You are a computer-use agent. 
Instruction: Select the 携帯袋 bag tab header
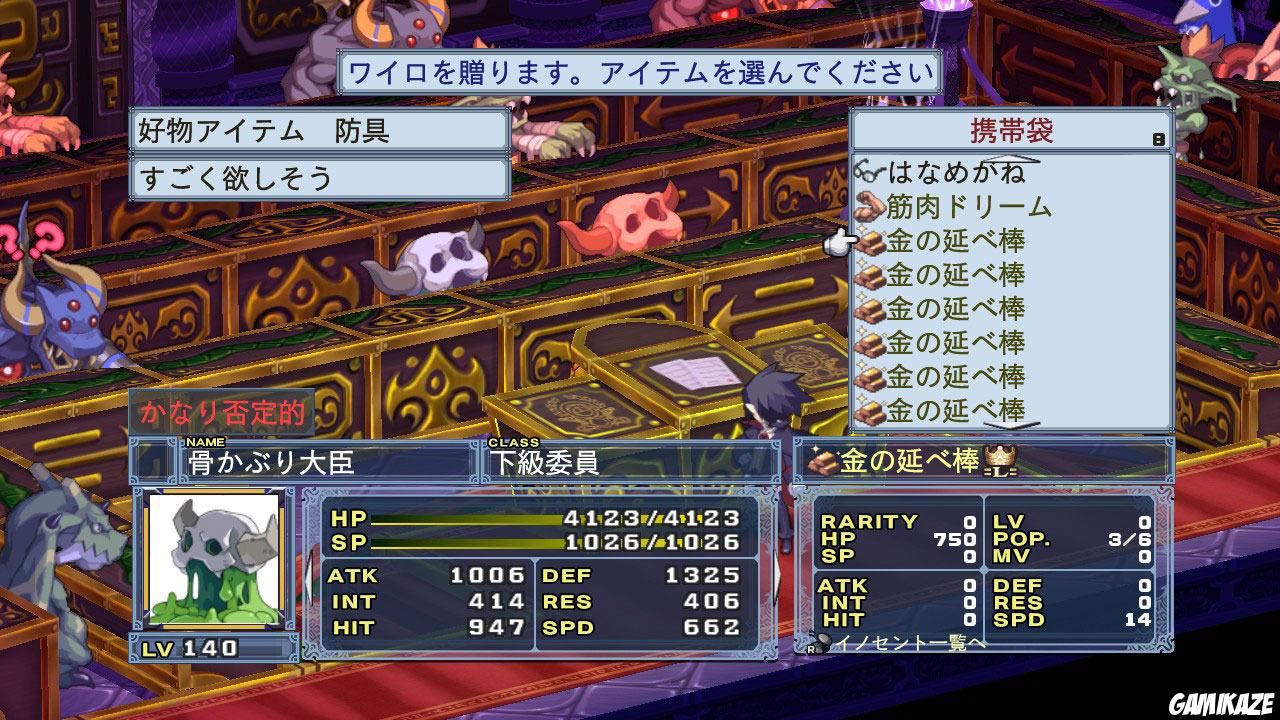tap(1012, 128)
